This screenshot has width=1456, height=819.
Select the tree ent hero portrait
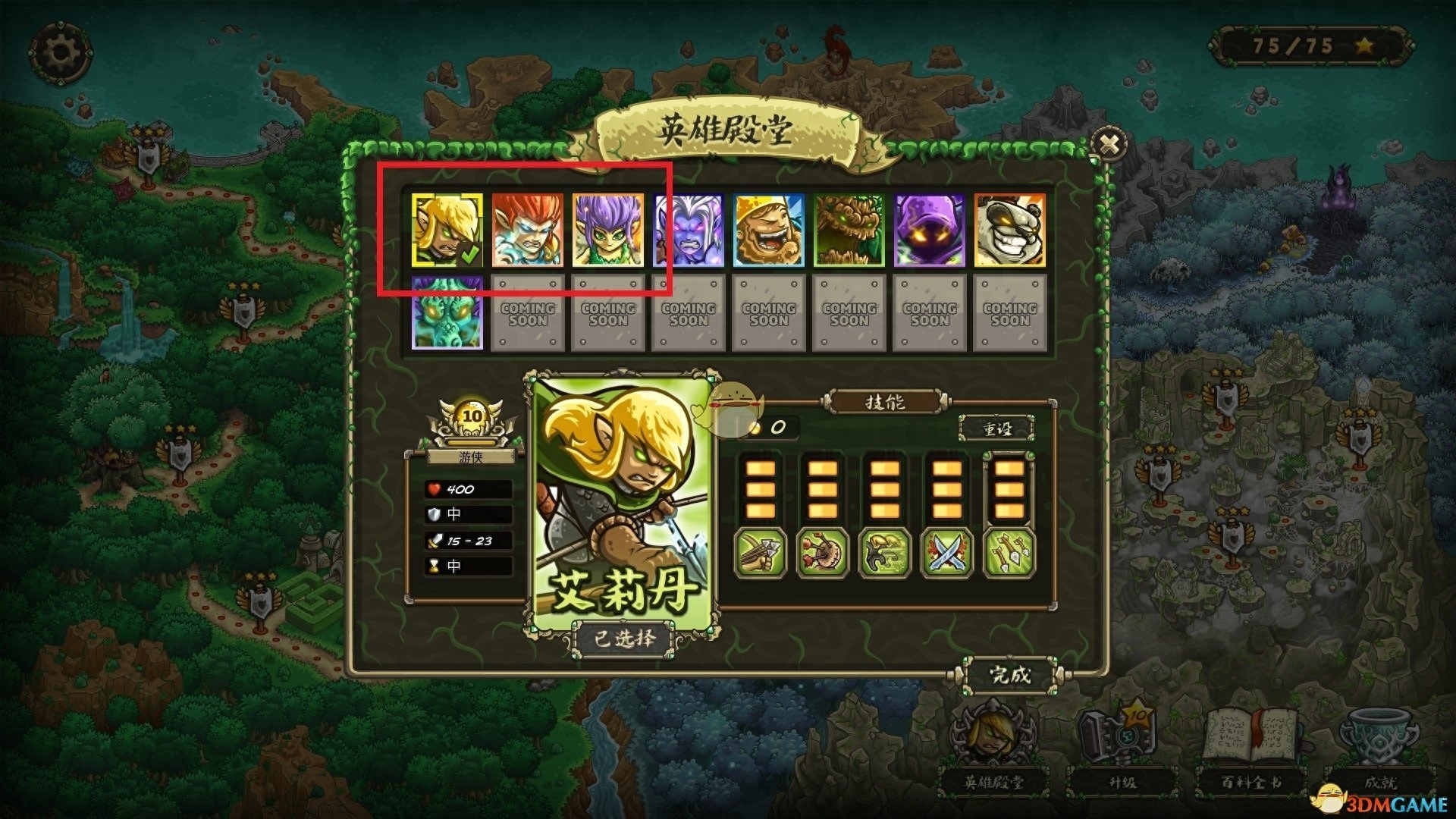coord(849,230)
